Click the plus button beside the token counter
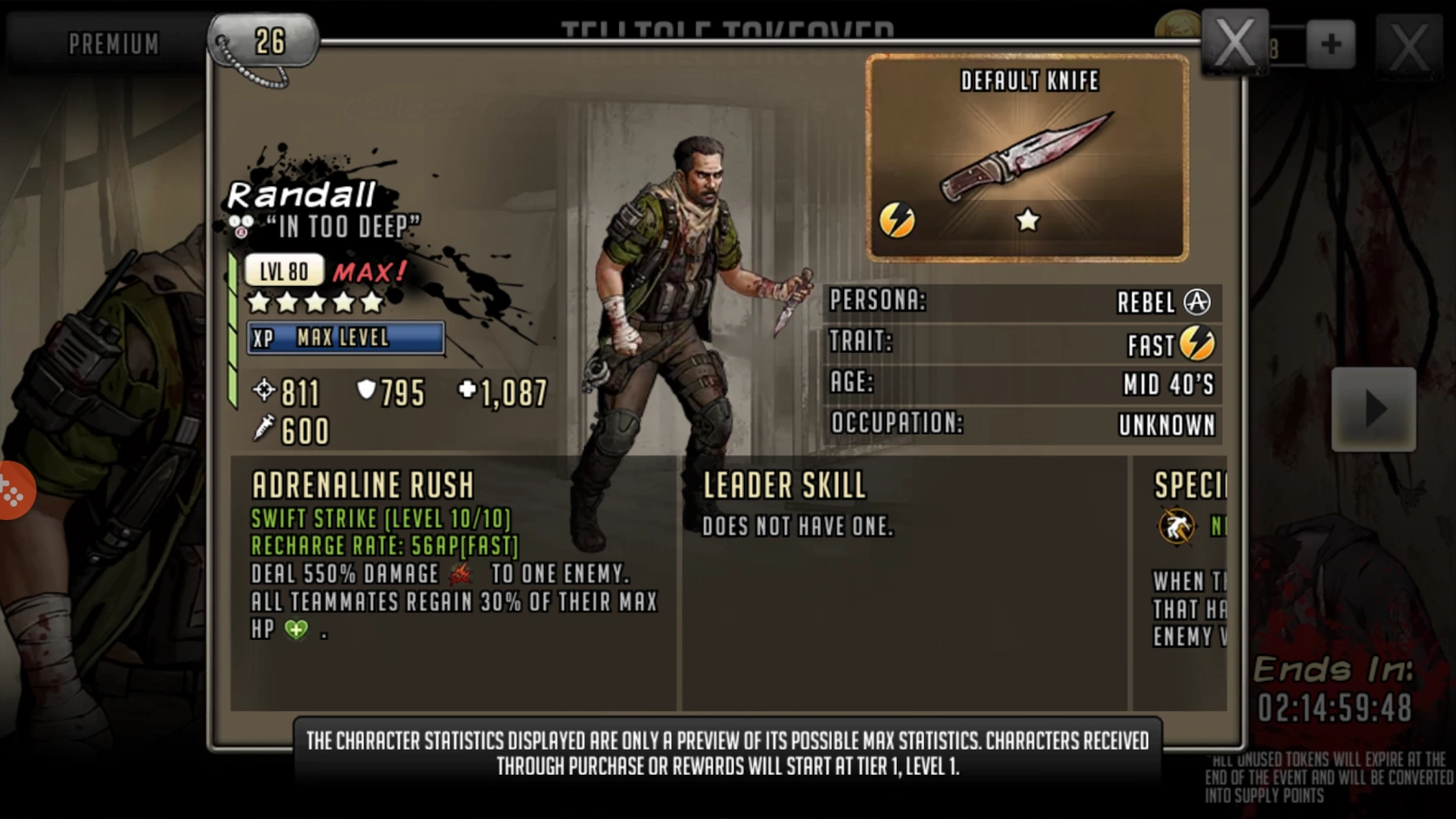Image resolution: width=1456 pixels, height=819 pixels. [1330, 43]
